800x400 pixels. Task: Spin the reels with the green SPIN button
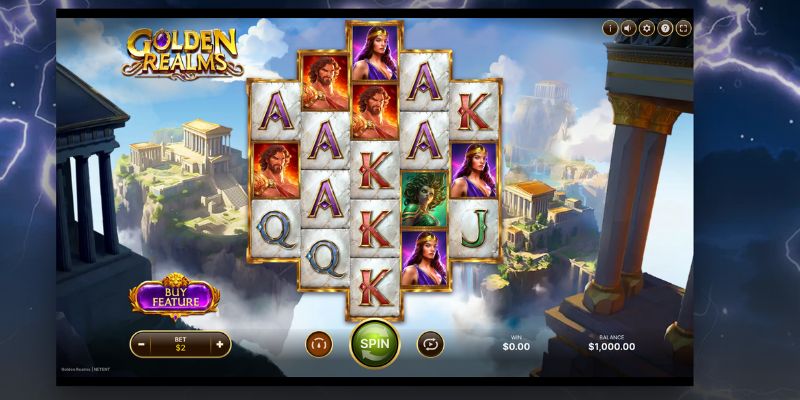[375, 343]
